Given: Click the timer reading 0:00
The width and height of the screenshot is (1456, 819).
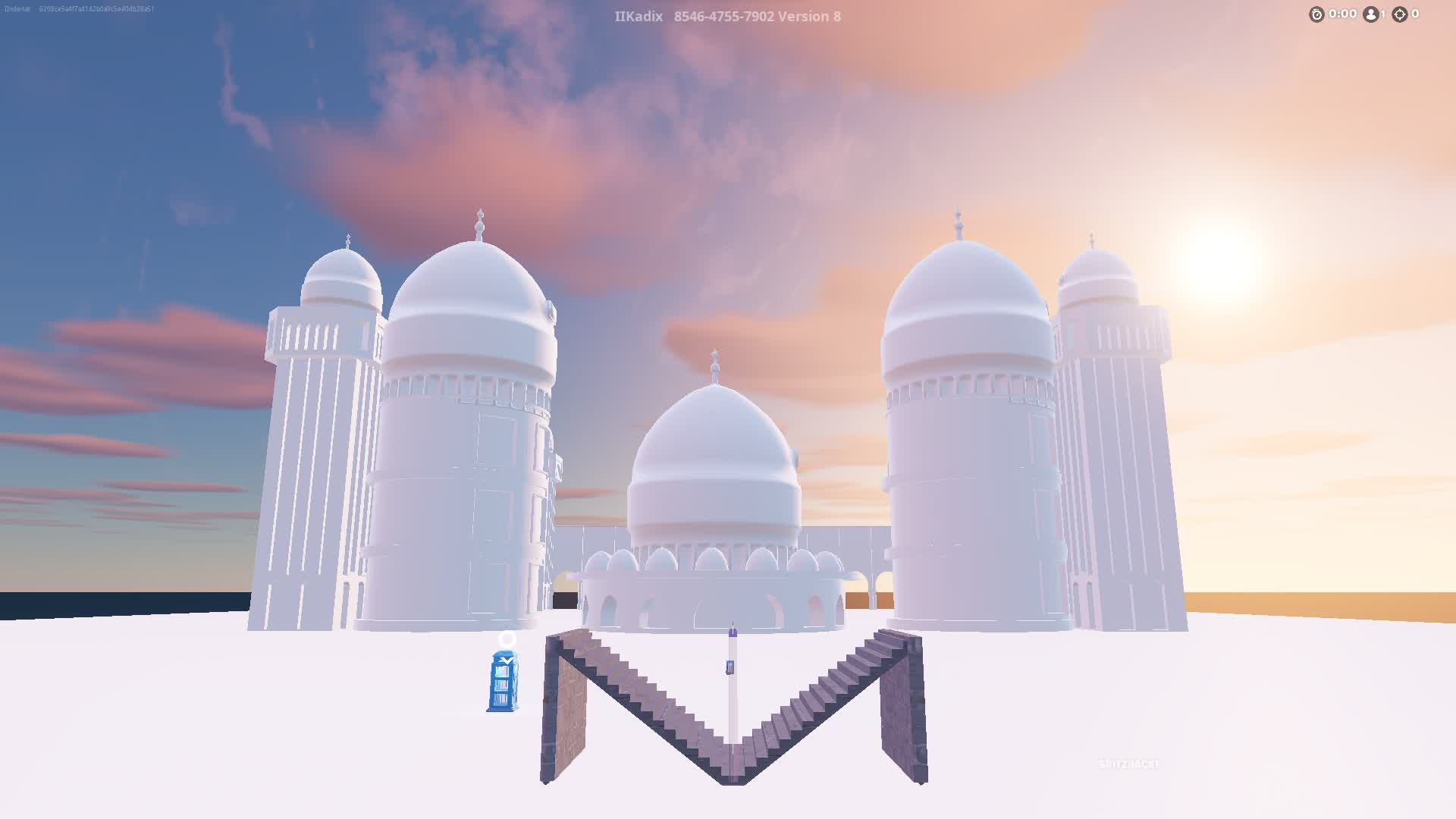Looking at the screenshot, I should (1343, 14).
